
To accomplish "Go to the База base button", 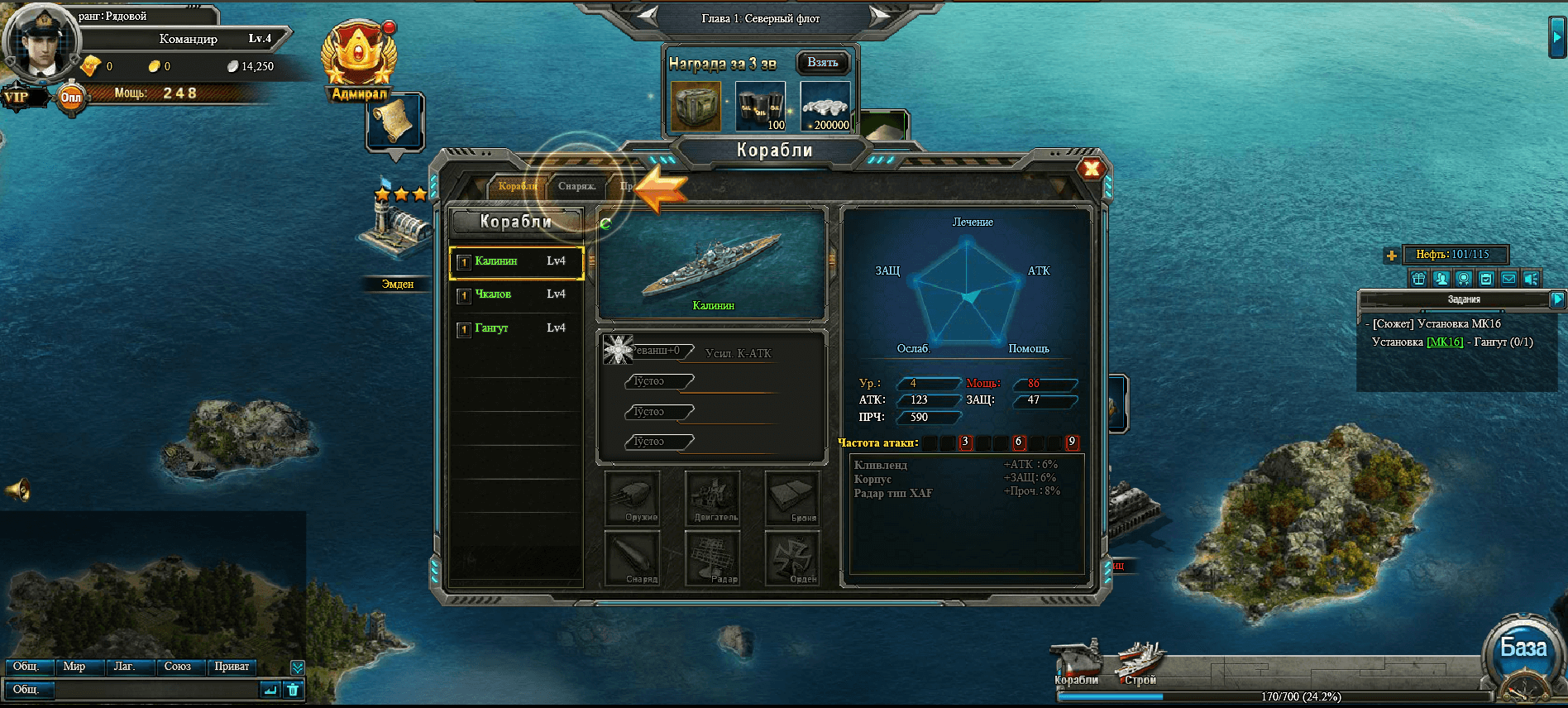I will tap(1523, 649).
